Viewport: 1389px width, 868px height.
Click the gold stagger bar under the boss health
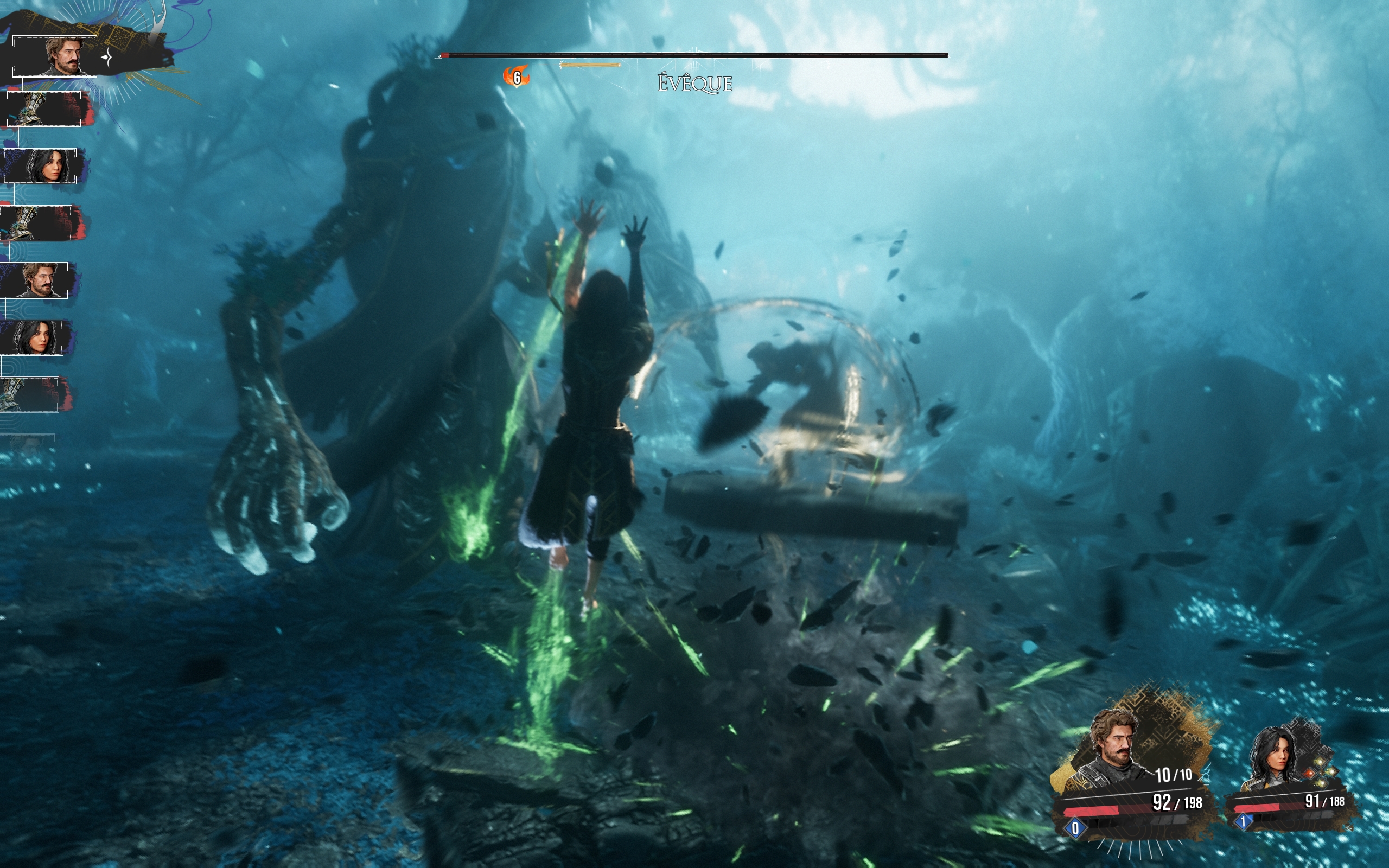coord(590,65)
